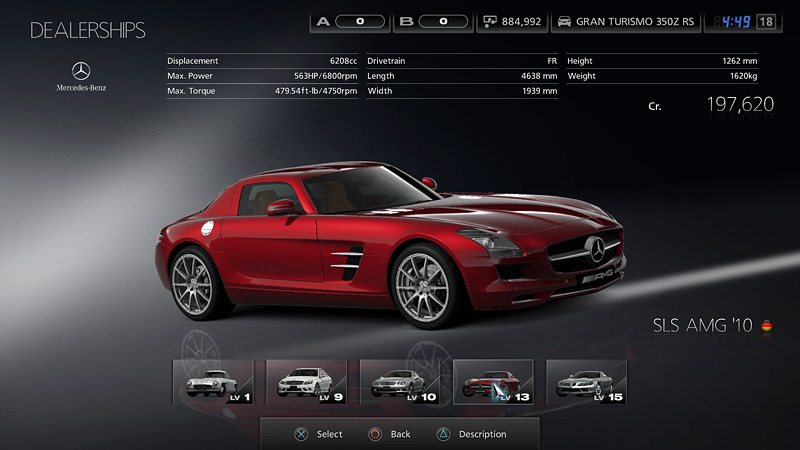Choose the LV 15 silver car thumbnail
The width and height of the screenshot is (800, 450).
(586, 381)
